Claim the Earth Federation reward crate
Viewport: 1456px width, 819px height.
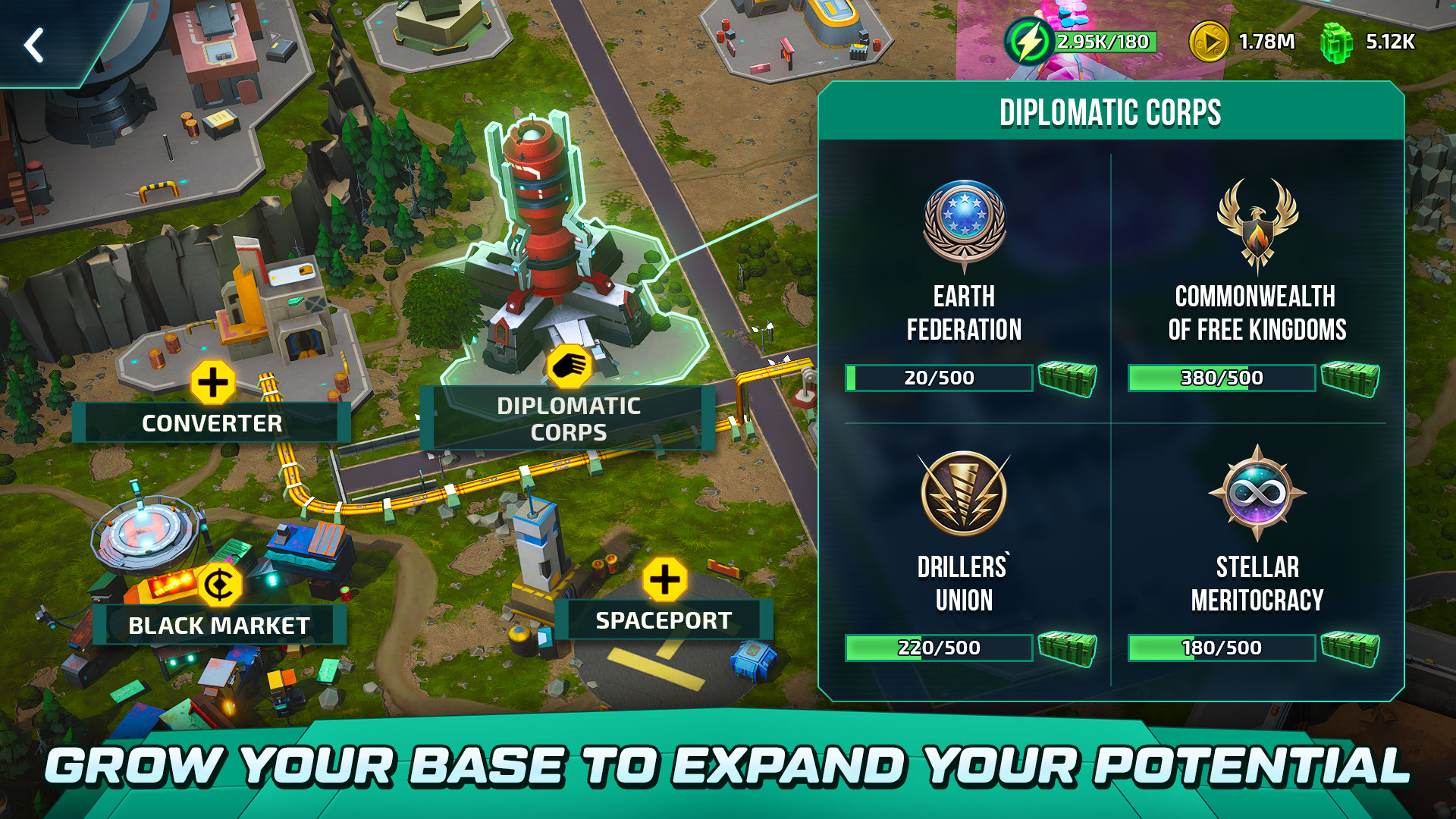tap(1067, 378)
